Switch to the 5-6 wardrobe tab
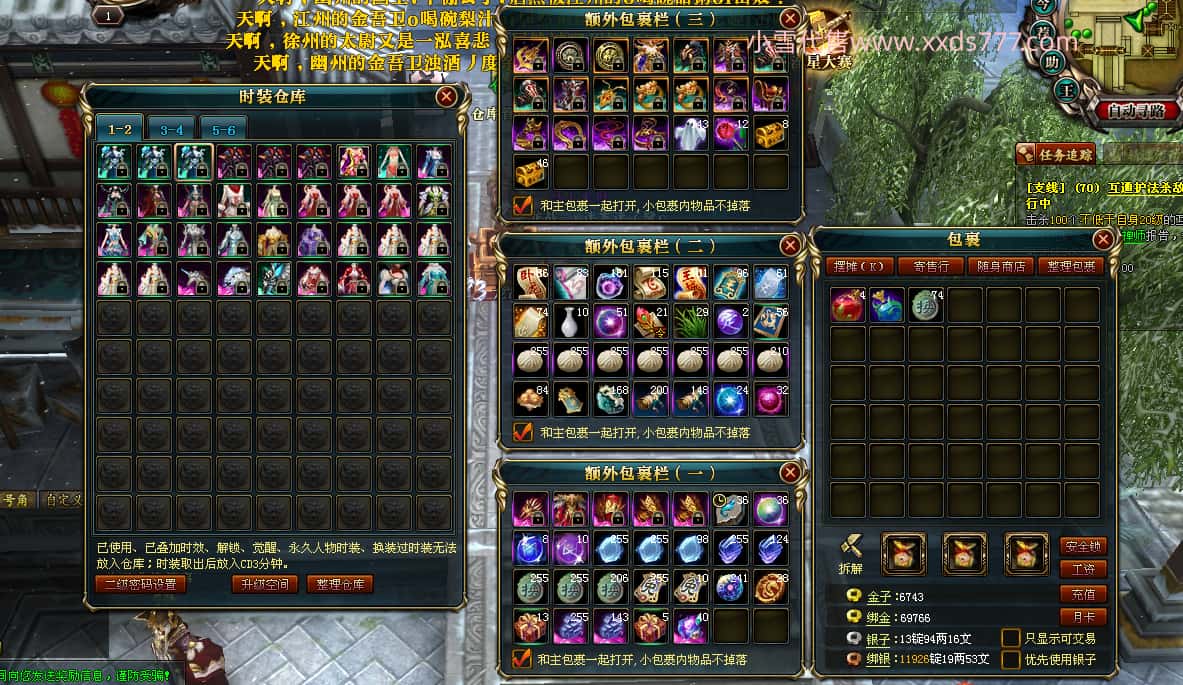The image size is (1183, 685). pos(223,129)
